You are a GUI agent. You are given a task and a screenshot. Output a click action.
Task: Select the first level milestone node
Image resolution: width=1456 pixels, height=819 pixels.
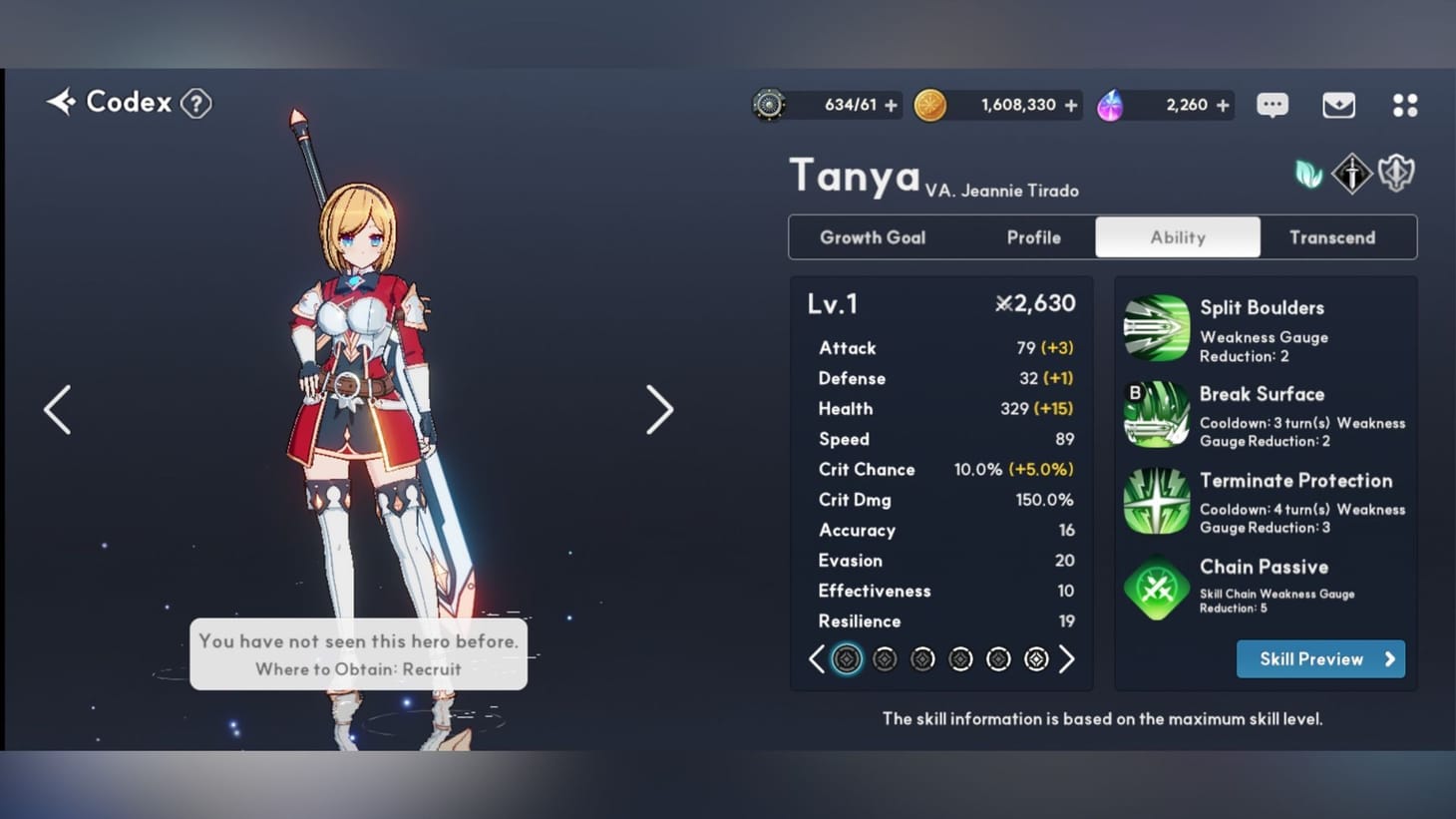(x=847, y=658)
